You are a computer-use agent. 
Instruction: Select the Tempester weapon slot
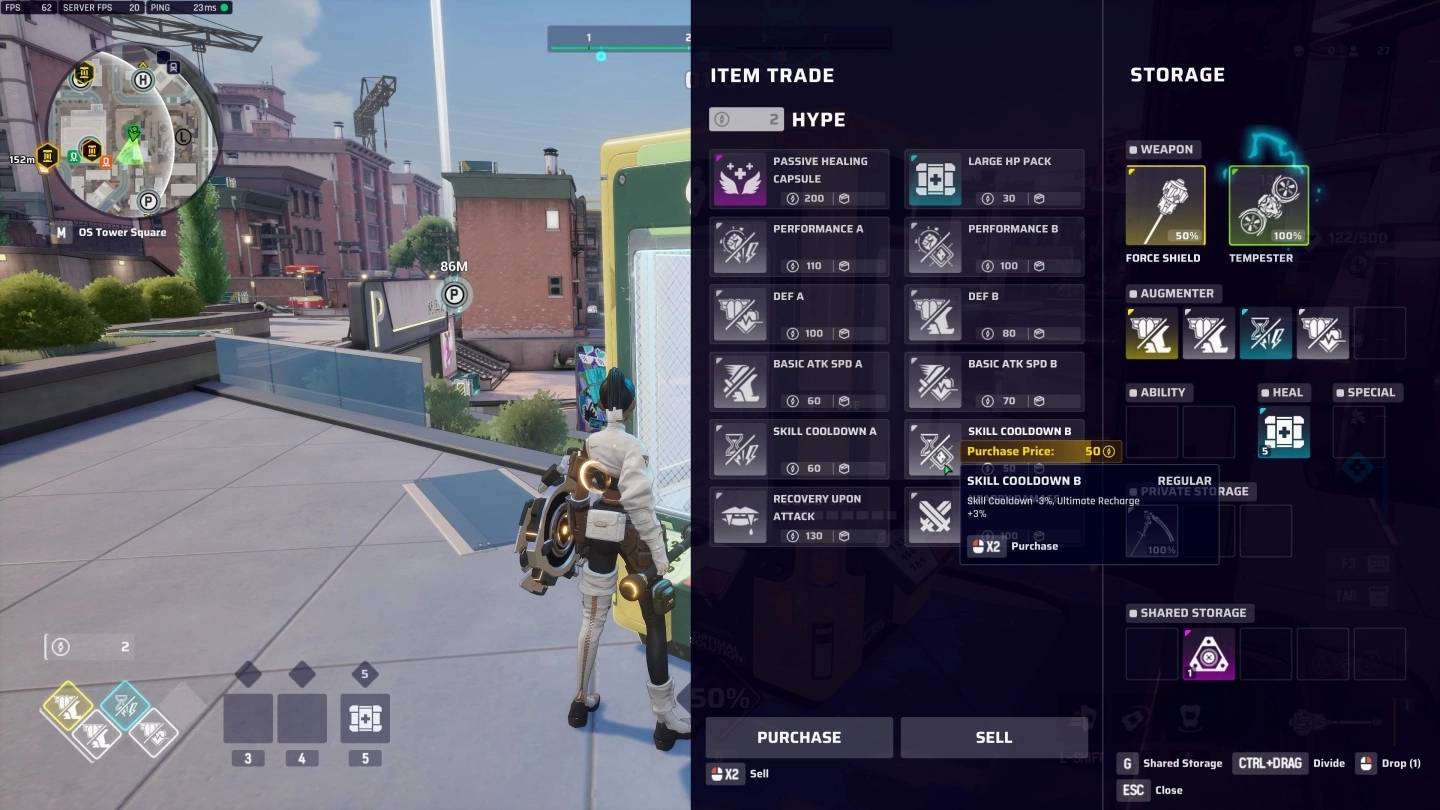(x=1268, y=206)
